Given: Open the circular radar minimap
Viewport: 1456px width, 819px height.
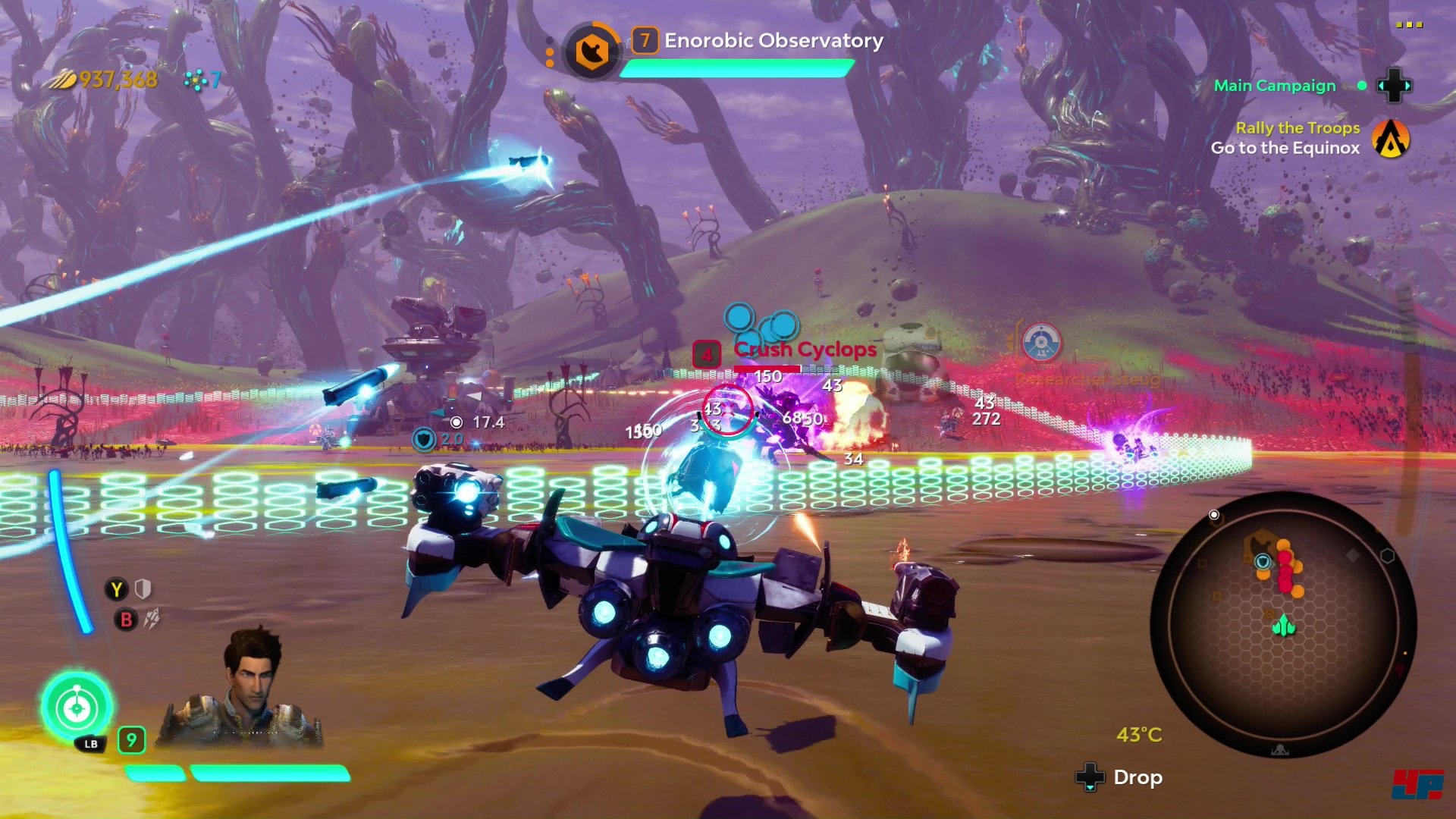Looking at the screenshot, I should 1282,623.
